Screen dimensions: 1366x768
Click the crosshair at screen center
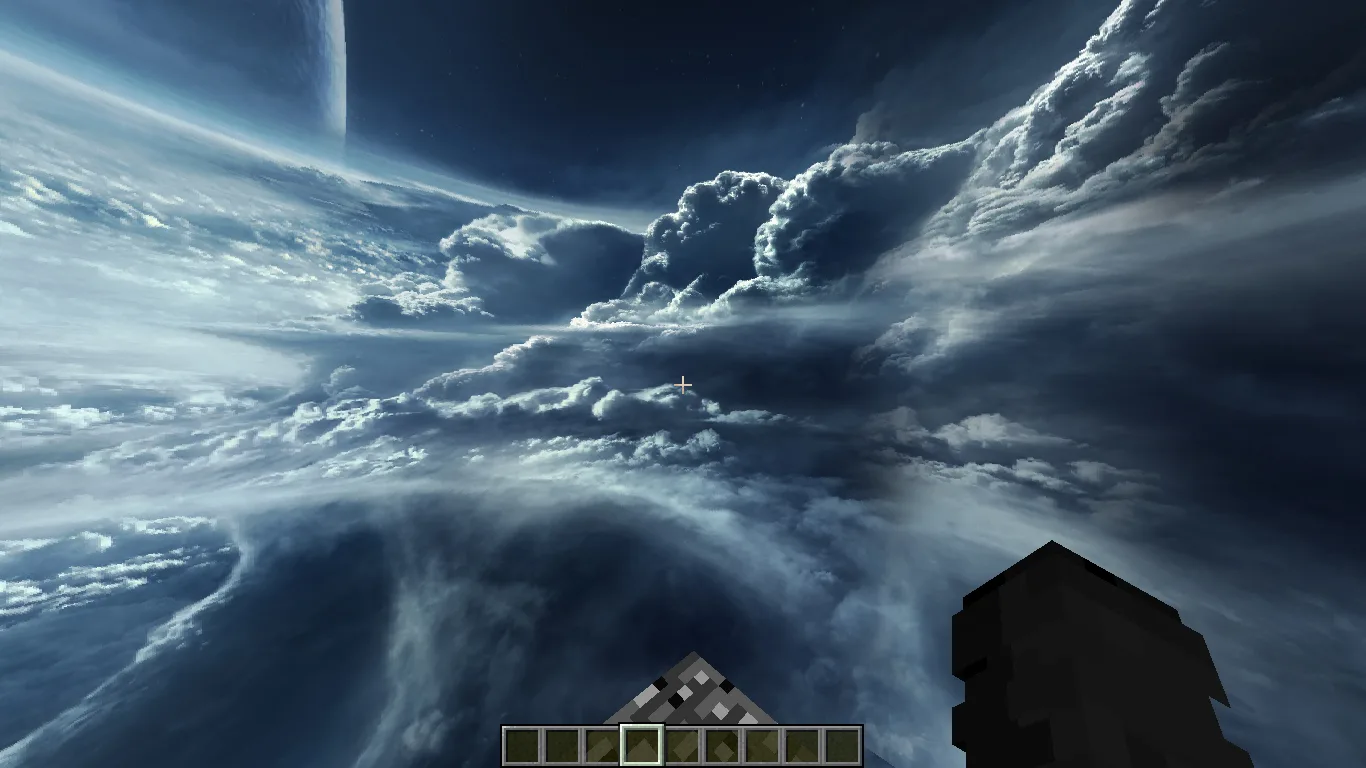[x=683, y=384]
